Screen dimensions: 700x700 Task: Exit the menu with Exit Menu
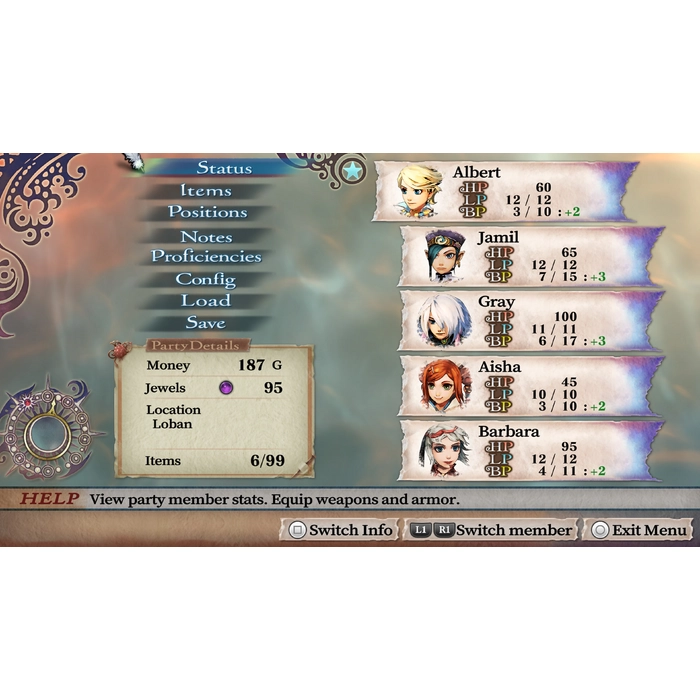coord(638,530)
